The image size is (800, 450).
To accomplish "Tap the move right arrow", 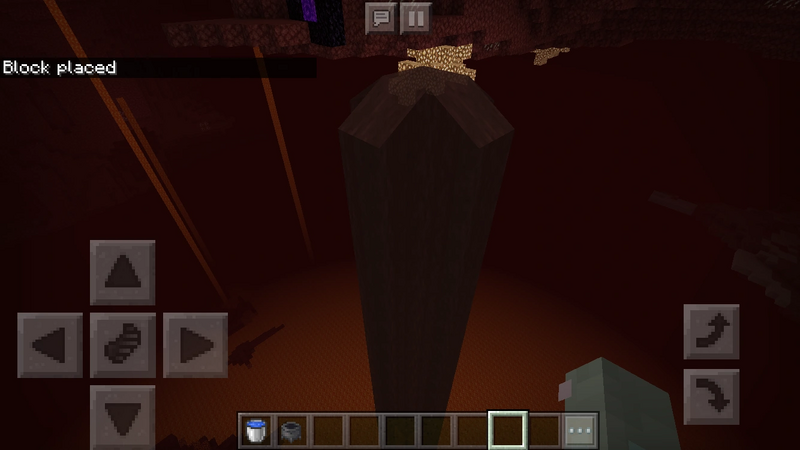I will click(196, 345).
